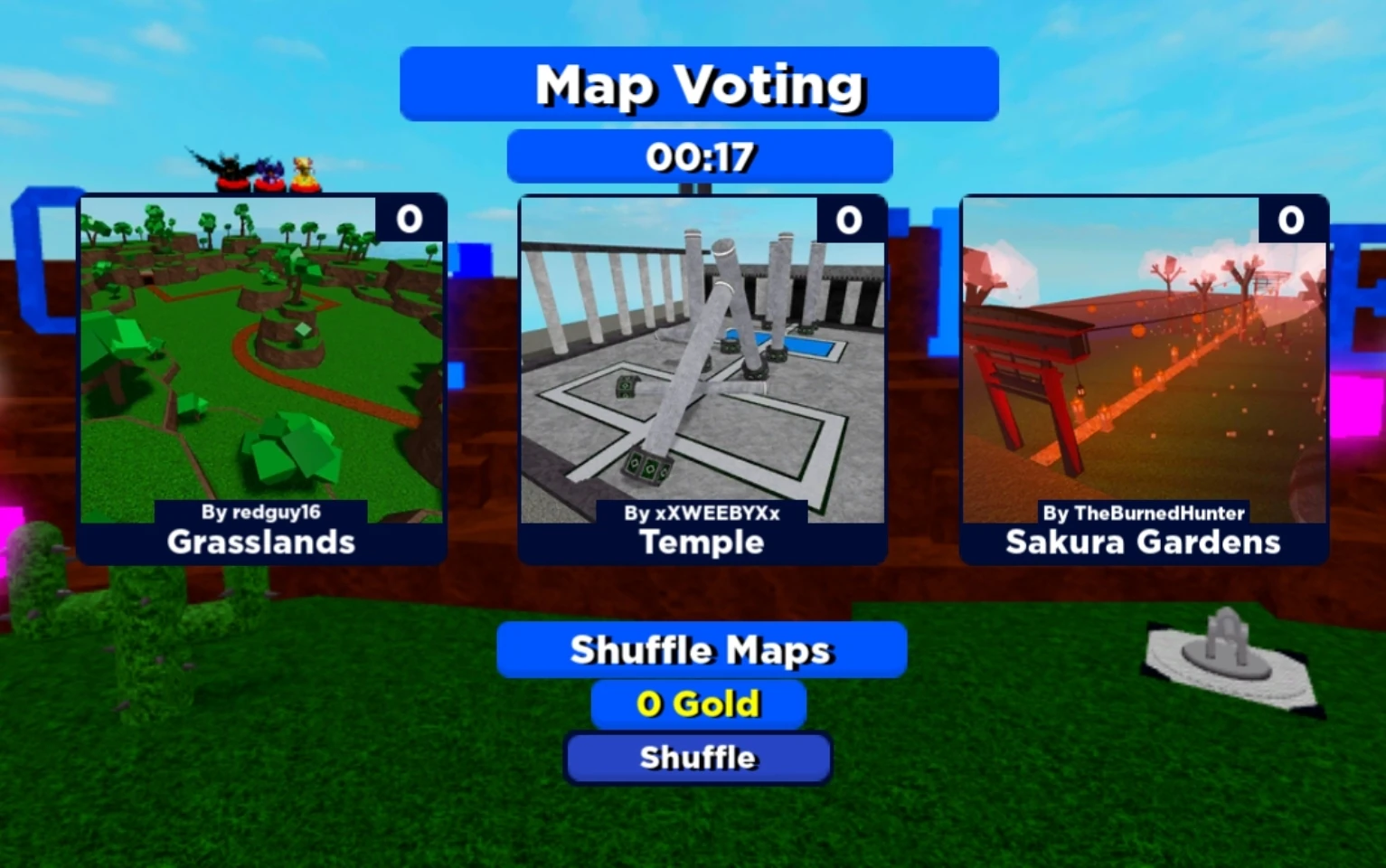Click the 00:17 countdown timer
1386x868 pixels.
click(701, 156)
